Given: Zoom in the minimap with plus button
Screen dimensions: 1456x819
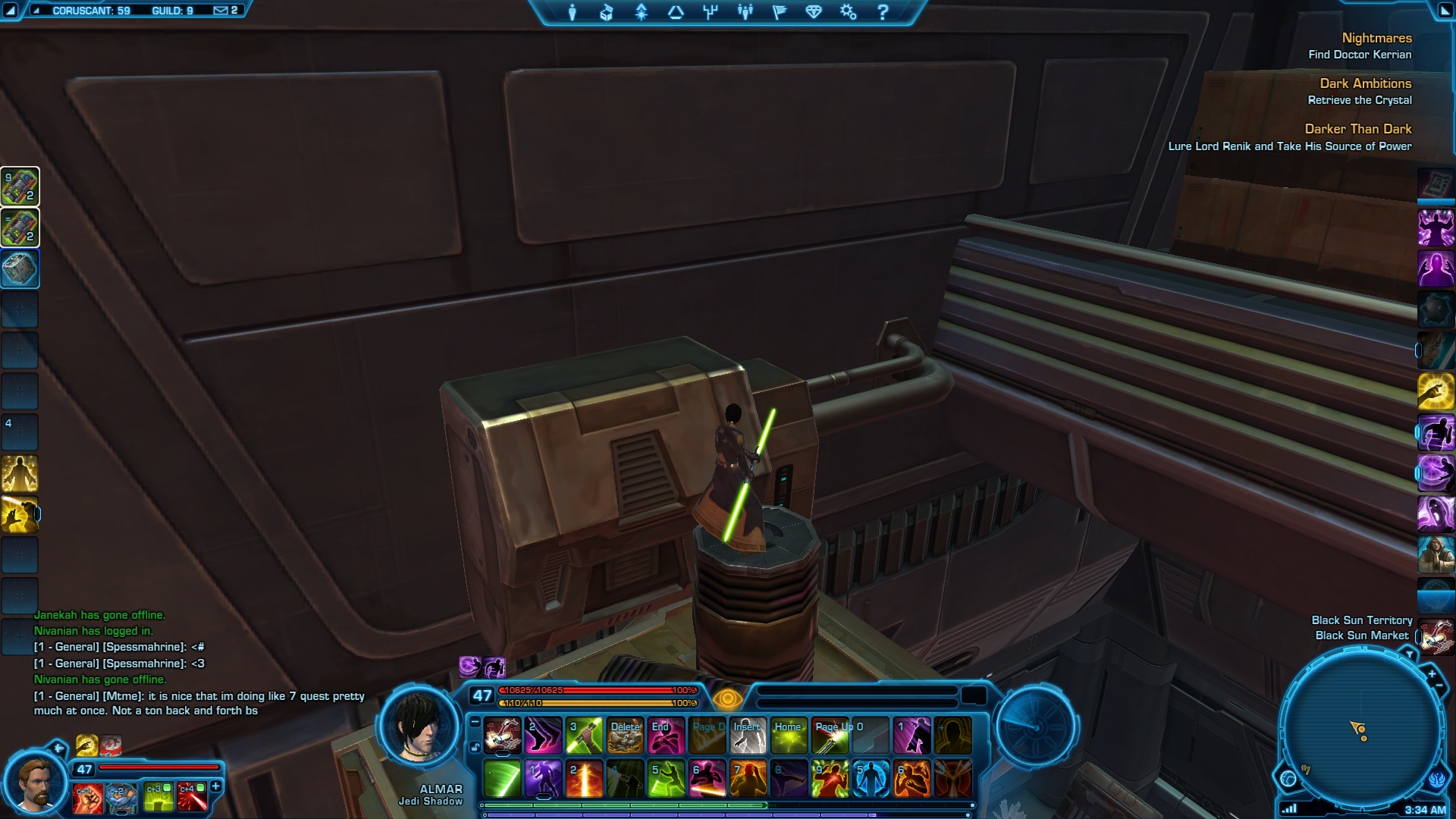Looking at the screenshot, I should [1432, 673].
